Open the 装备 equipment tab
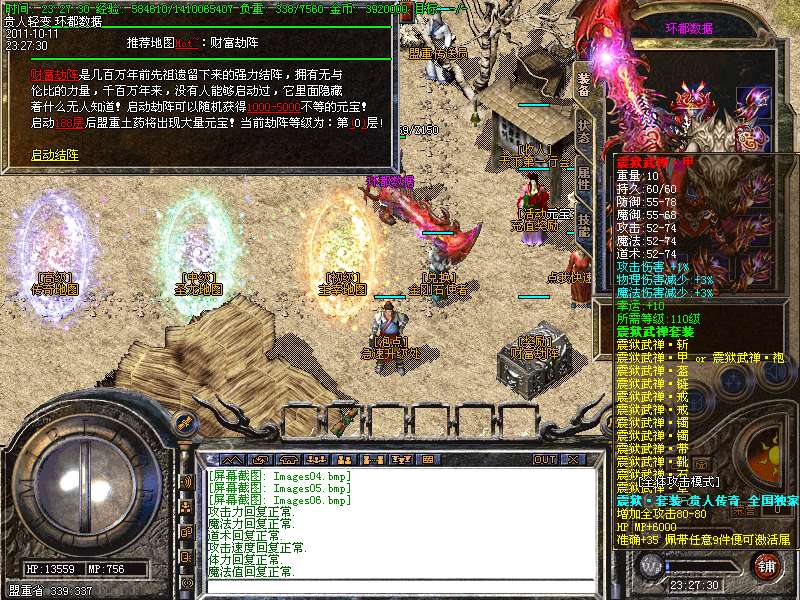 pyautogui.click(x=585, y=82)
